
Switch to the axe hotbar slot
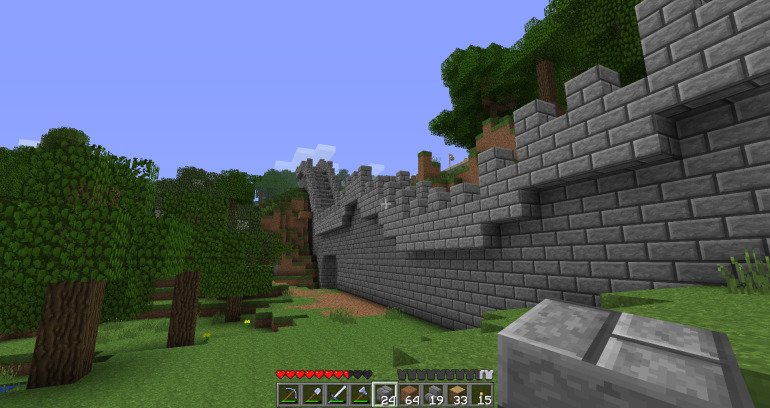[360, 394]
